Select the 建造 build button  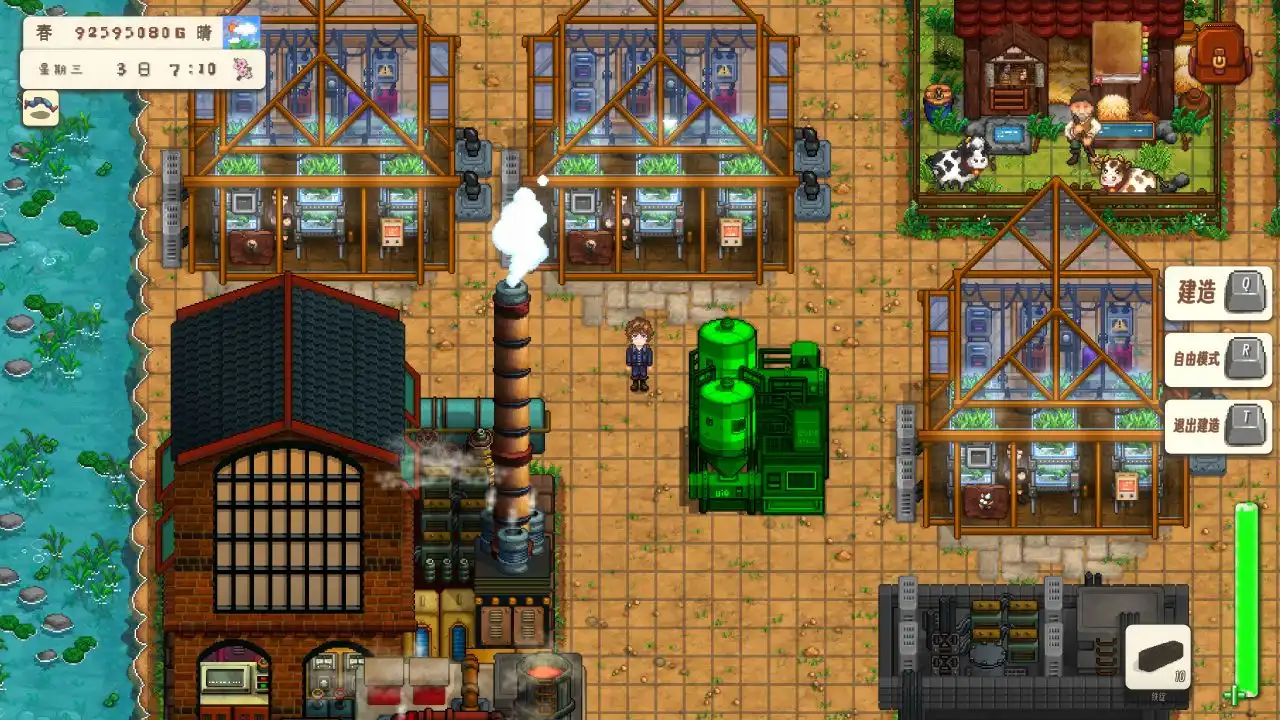click(1217, 293)
